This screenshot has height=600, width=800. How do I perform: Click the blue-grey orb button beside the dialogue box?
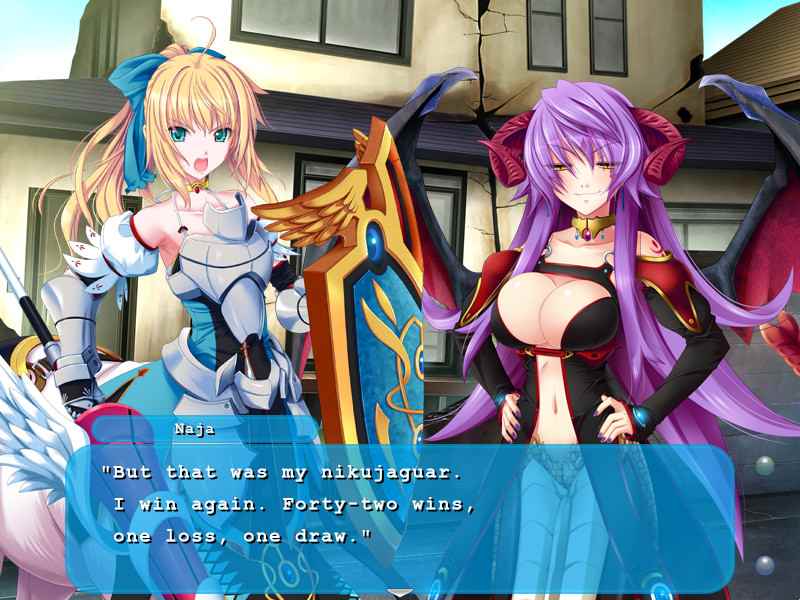tap(765, 565)
